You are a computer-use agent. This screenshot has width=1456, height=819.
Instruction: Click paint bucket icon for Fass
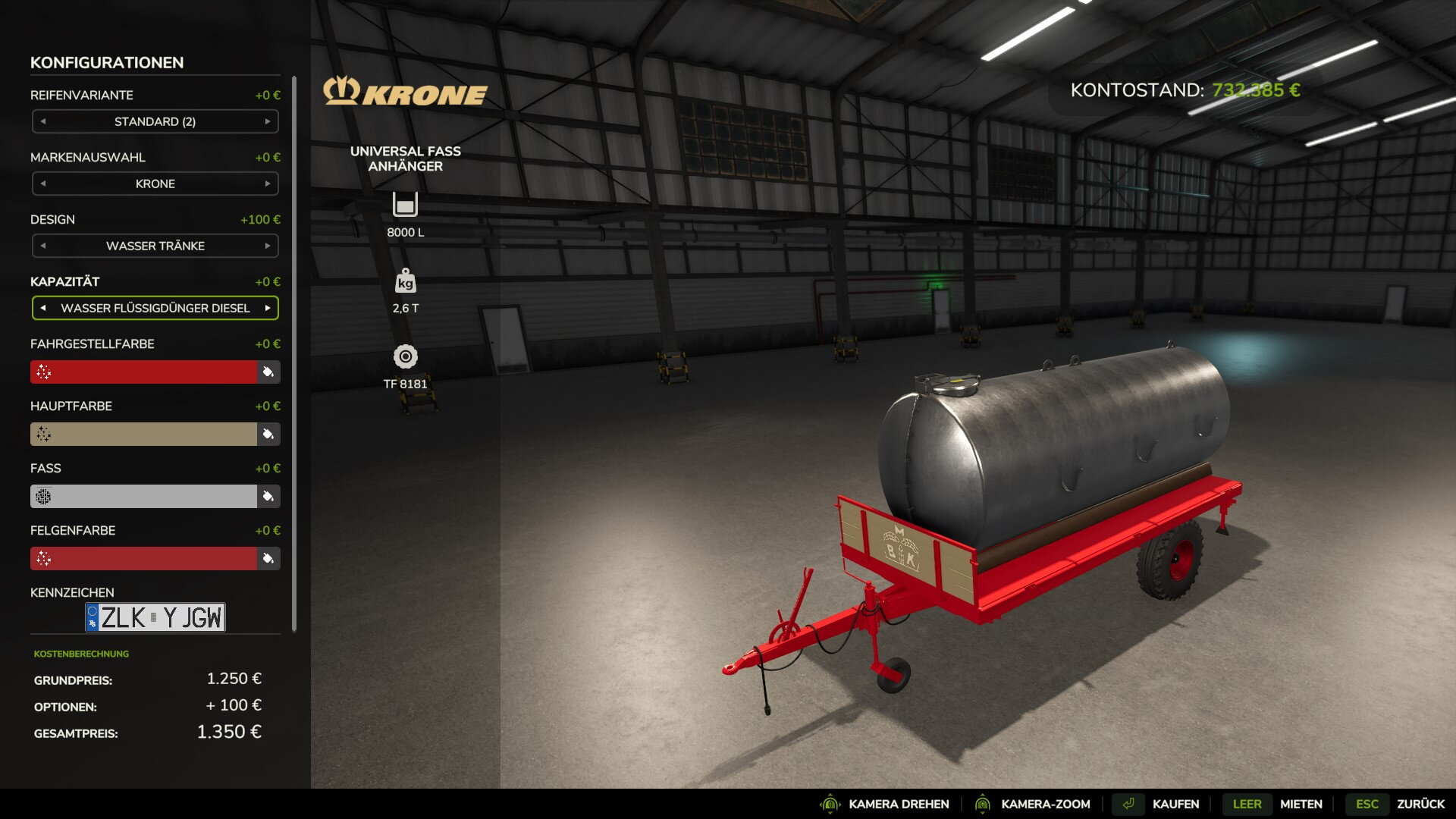268,496
